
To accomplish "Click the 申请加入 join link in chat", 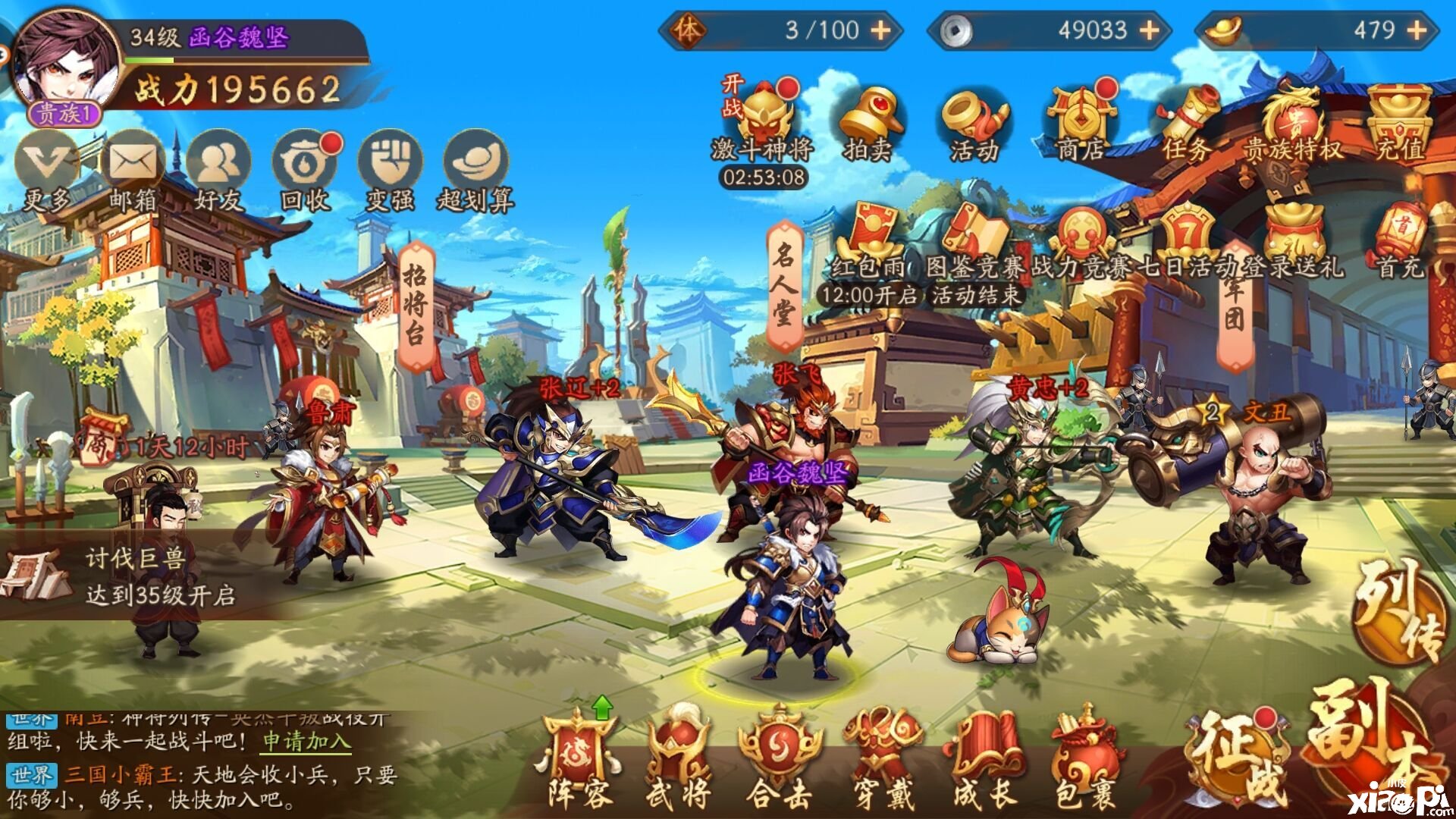I will [307, 741].
